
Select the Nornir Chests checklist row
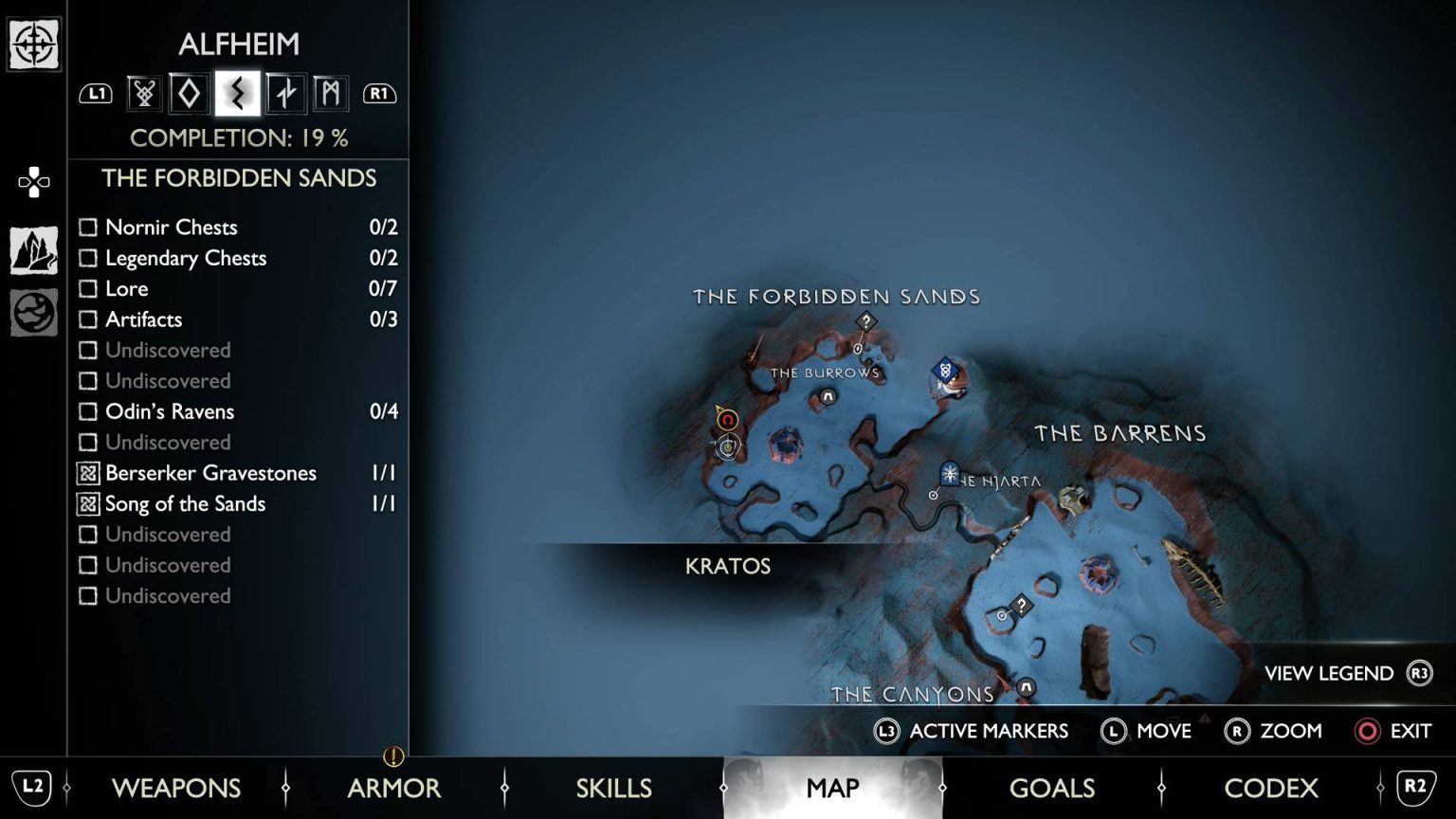coord(238,227)
